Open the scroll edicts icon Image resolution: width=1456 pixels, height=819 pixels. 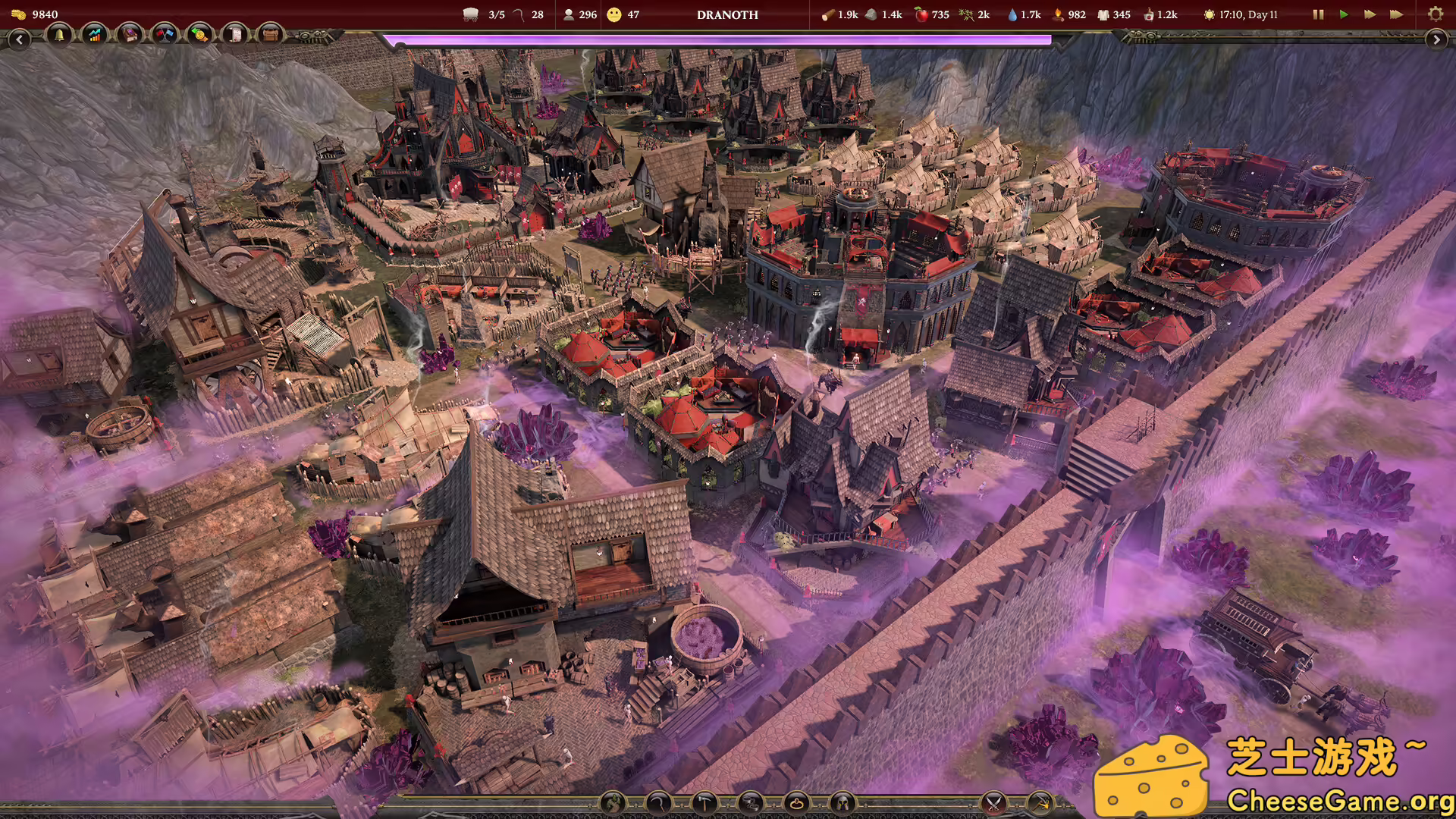(234, 35)
